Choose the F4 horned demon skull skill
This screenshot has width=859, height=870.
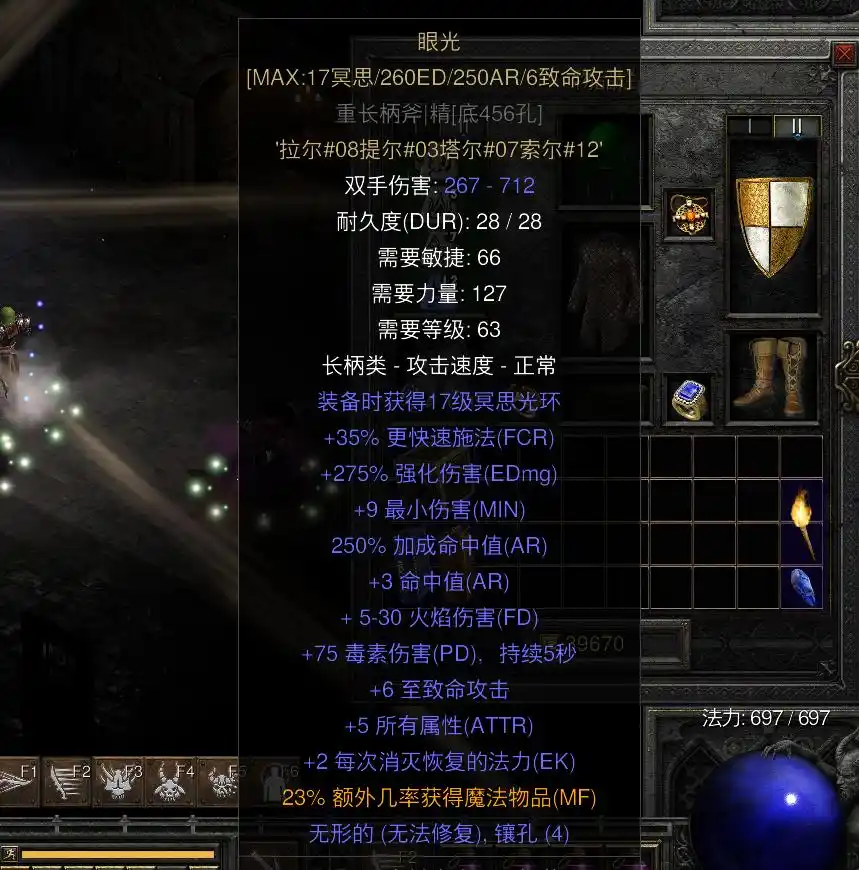click(172, 782)
